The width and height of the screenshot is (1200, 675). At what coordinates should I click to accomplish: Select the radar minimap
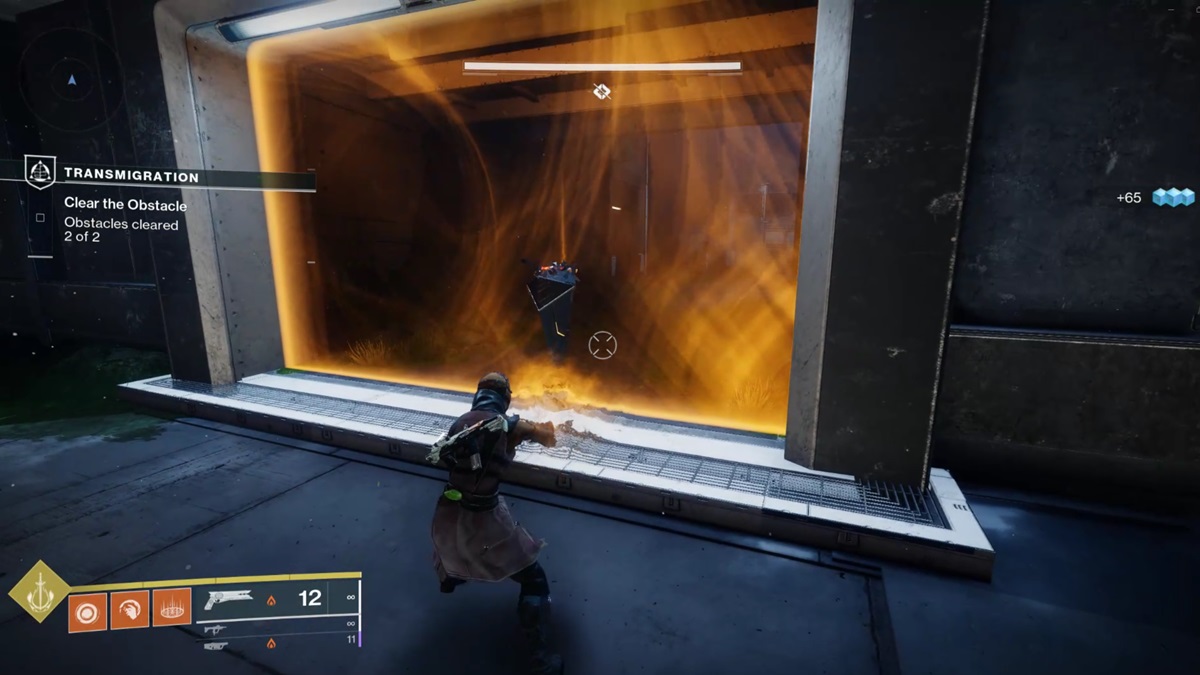71,79
